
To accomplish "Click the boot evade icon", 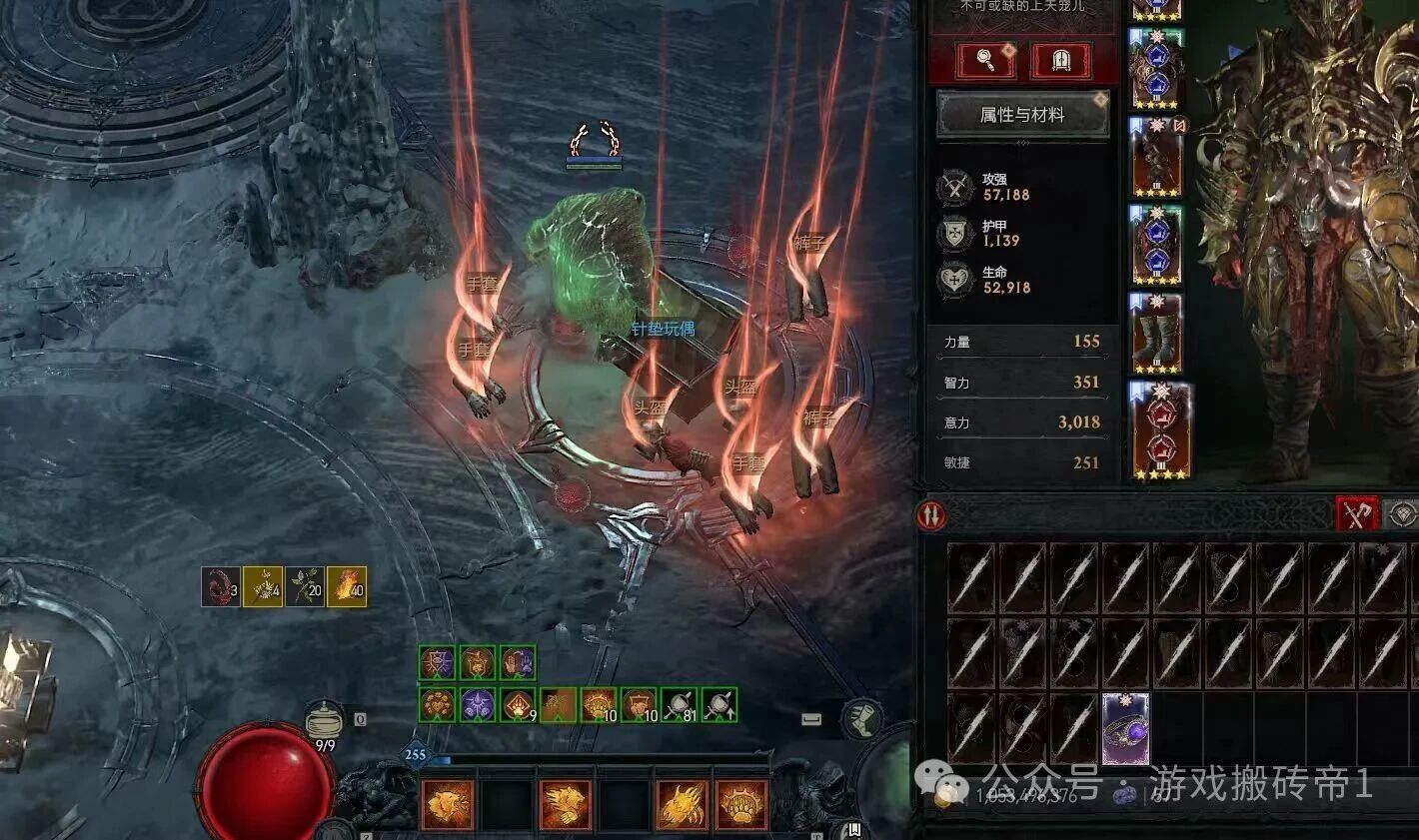I will coord(859,717).
